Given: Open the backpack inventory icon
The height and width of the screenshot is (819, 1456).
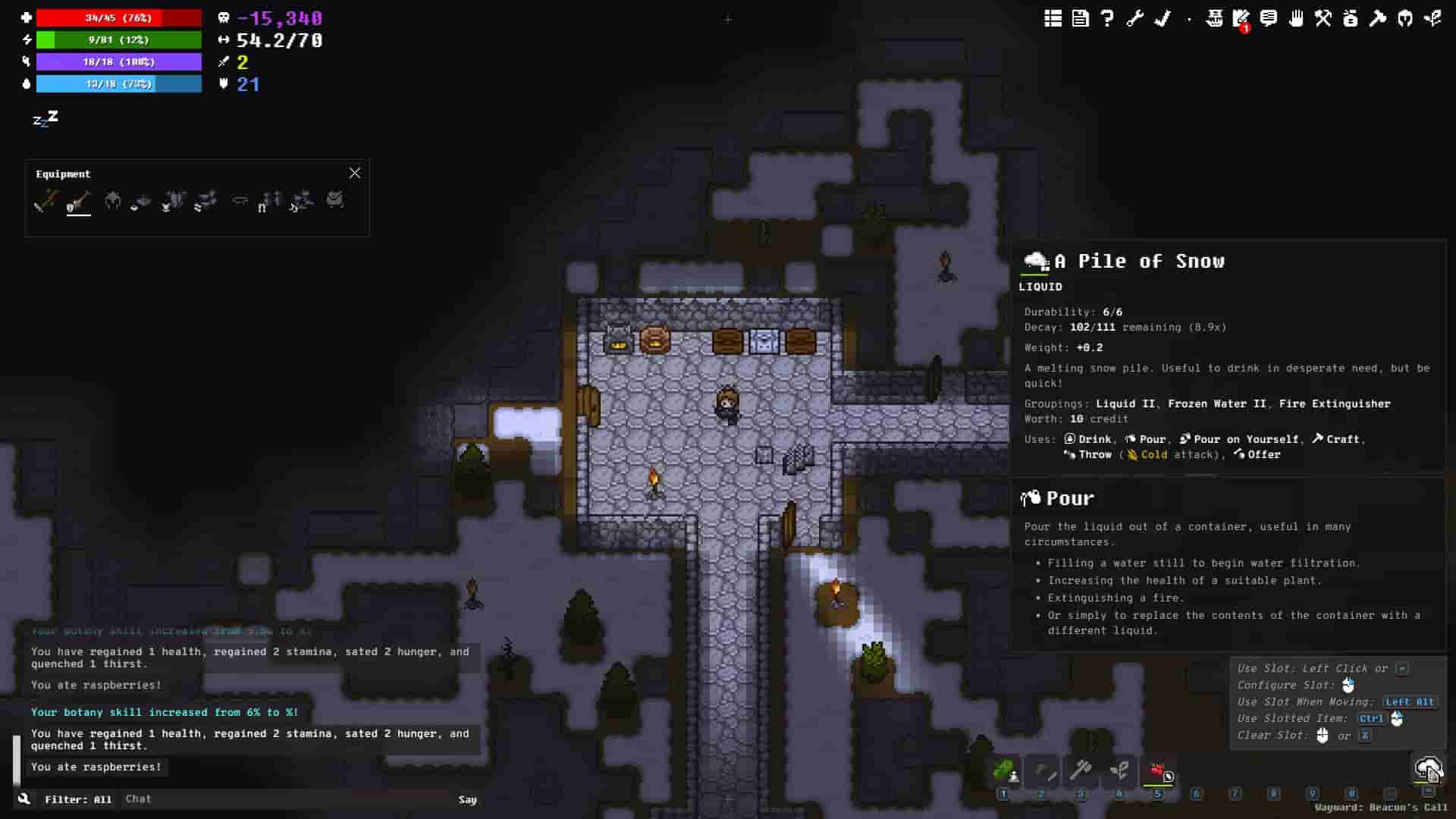Looking at the screenshot, I should point(1351,18).
